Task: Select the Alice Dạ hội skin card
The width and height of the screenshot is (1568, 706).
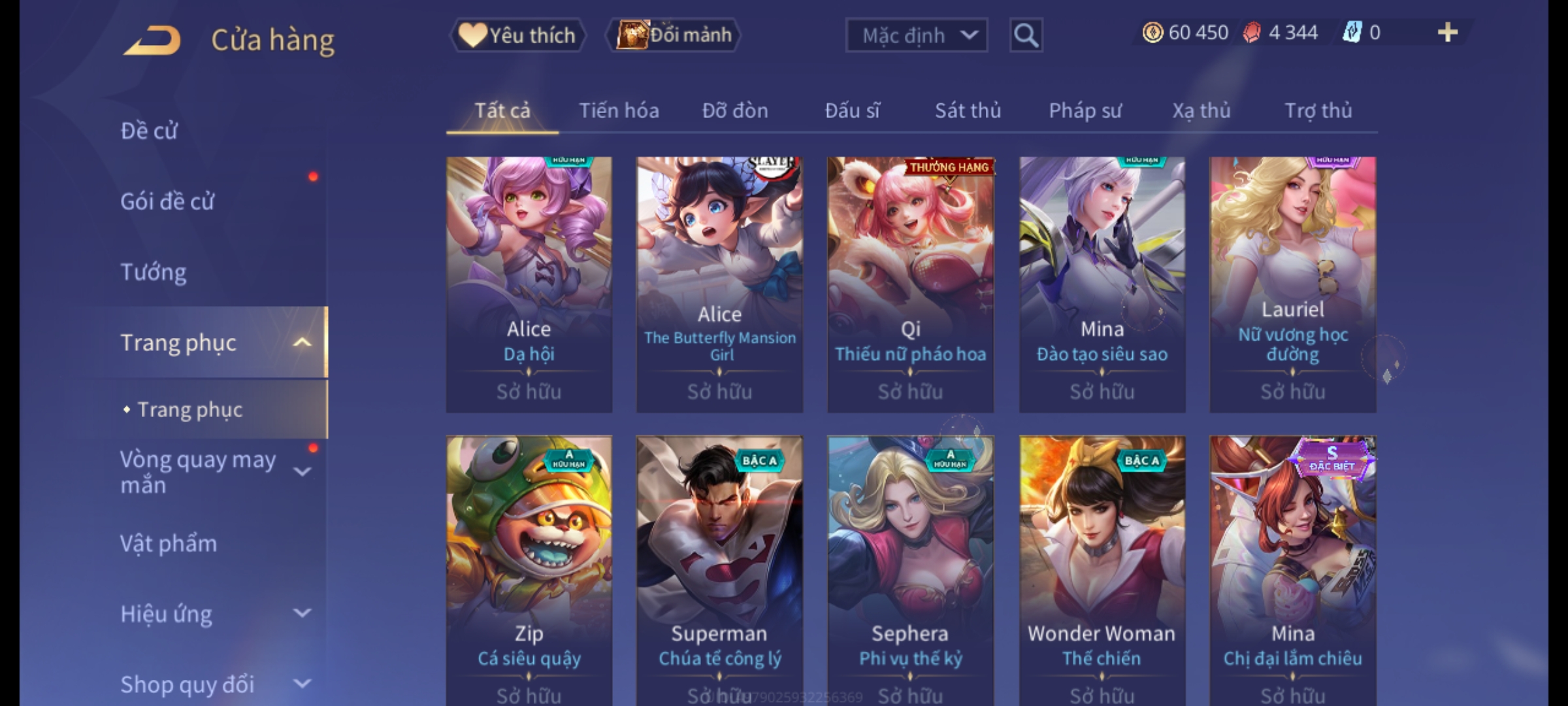Action: [x=529, y=284]
